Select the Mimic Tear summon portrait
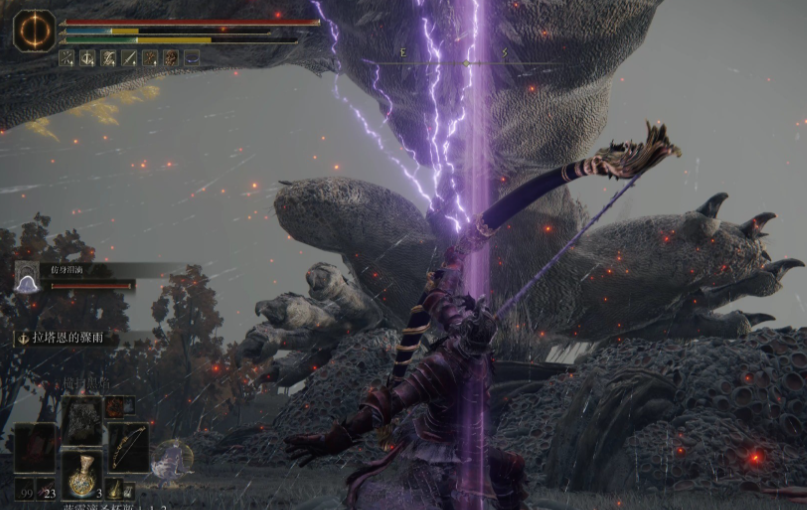The image size is (807, 510). click(x=28, y=282)
